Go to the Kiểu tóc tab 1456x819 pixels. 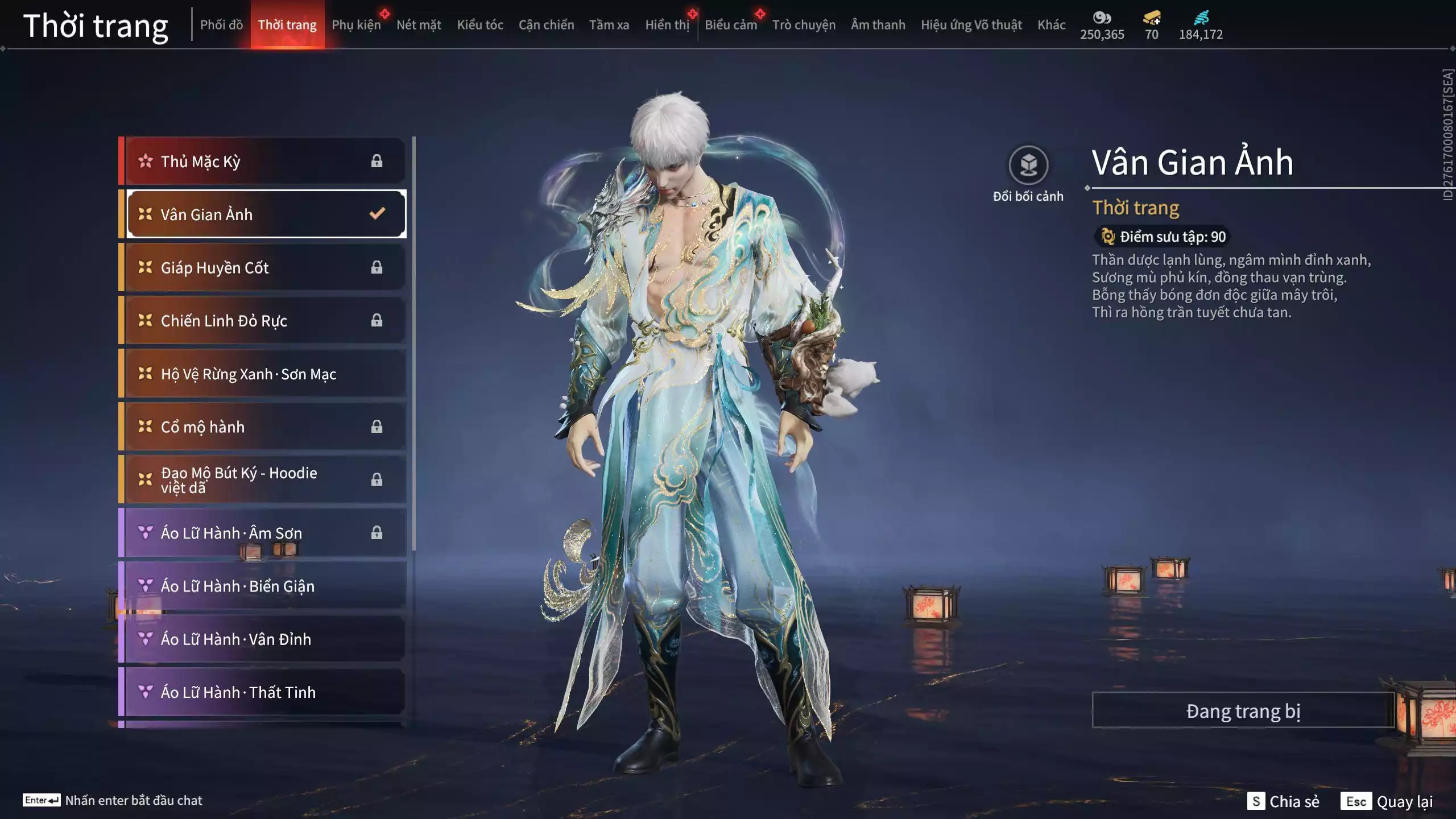(480, 25)
